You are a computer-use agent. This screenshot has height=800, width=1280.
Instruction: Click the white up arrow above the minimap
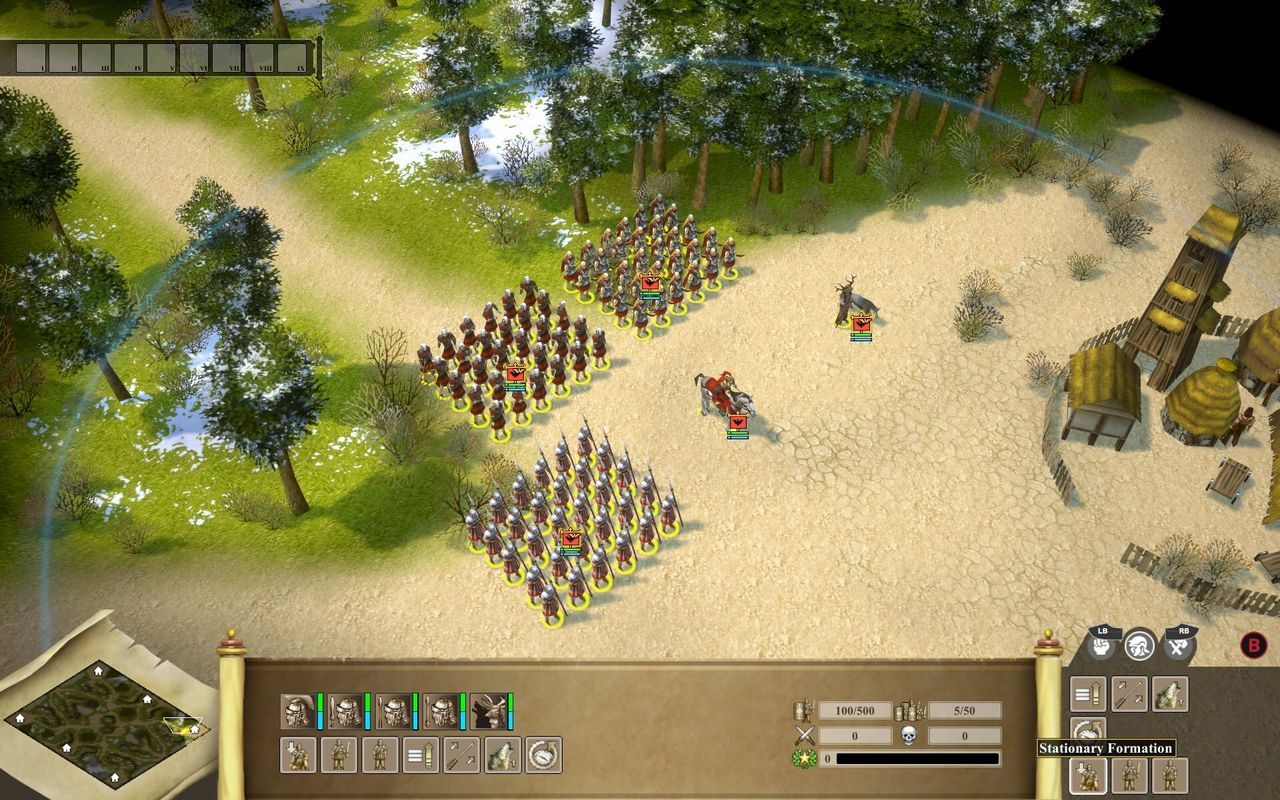click(x=99, y=671)
